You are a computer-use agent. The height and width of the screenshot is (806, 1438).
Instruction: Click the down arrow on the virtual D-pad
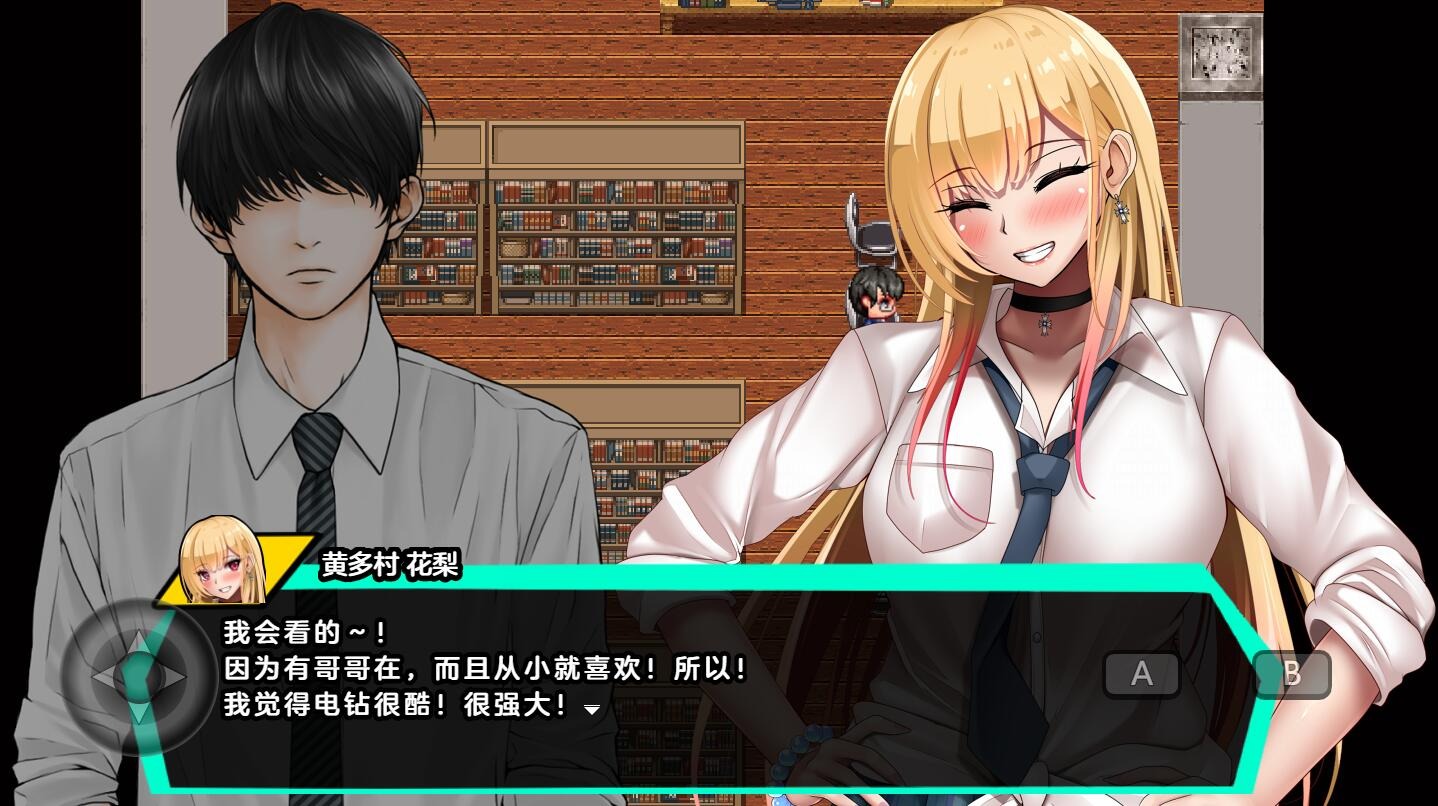pyautogui.click(x=137, y=712)
